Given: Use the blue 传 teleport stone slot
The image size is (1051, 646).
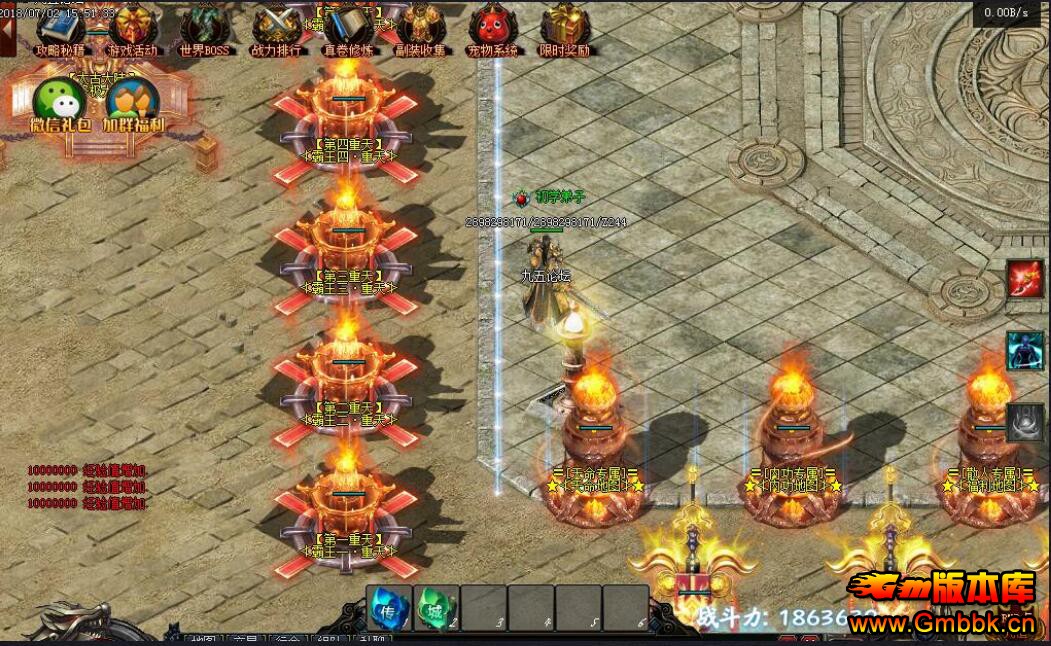Looking at the screenshot, I should pyautogui.click(x=388, y=607).
